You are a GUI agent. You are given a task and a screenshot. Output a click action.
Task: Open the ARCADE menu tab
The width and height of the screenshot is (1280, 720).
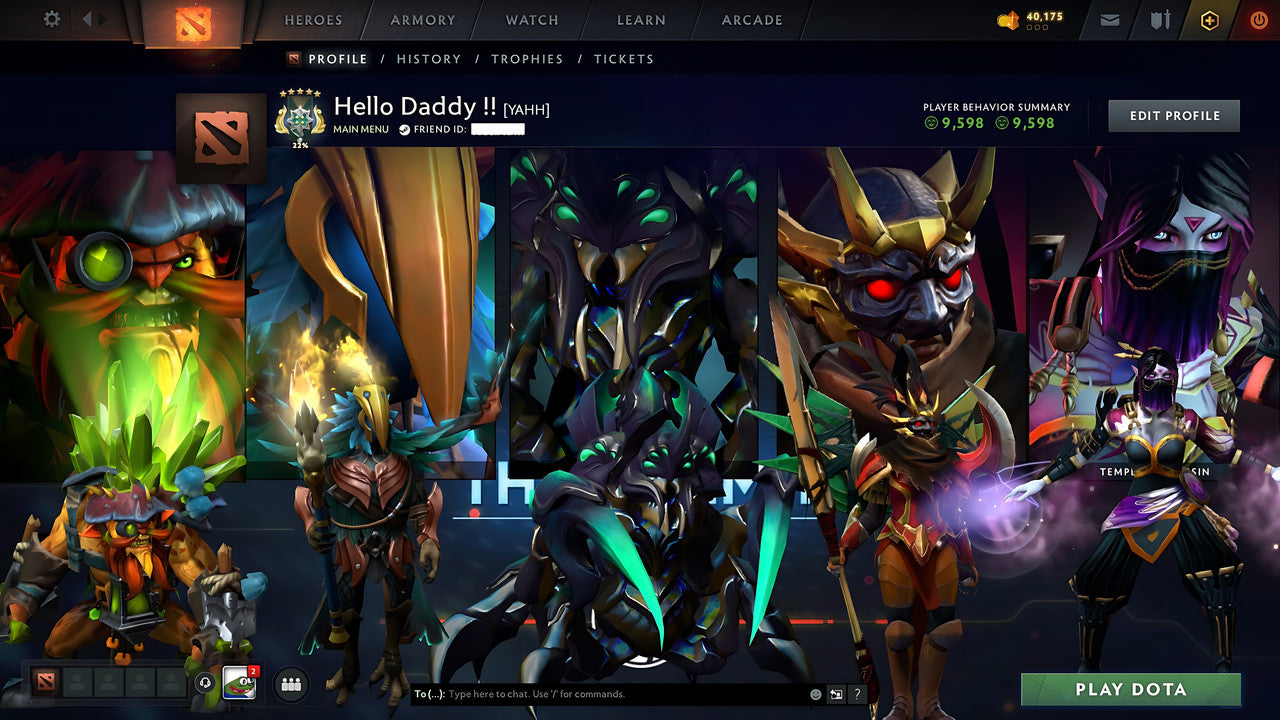(751, 20)
